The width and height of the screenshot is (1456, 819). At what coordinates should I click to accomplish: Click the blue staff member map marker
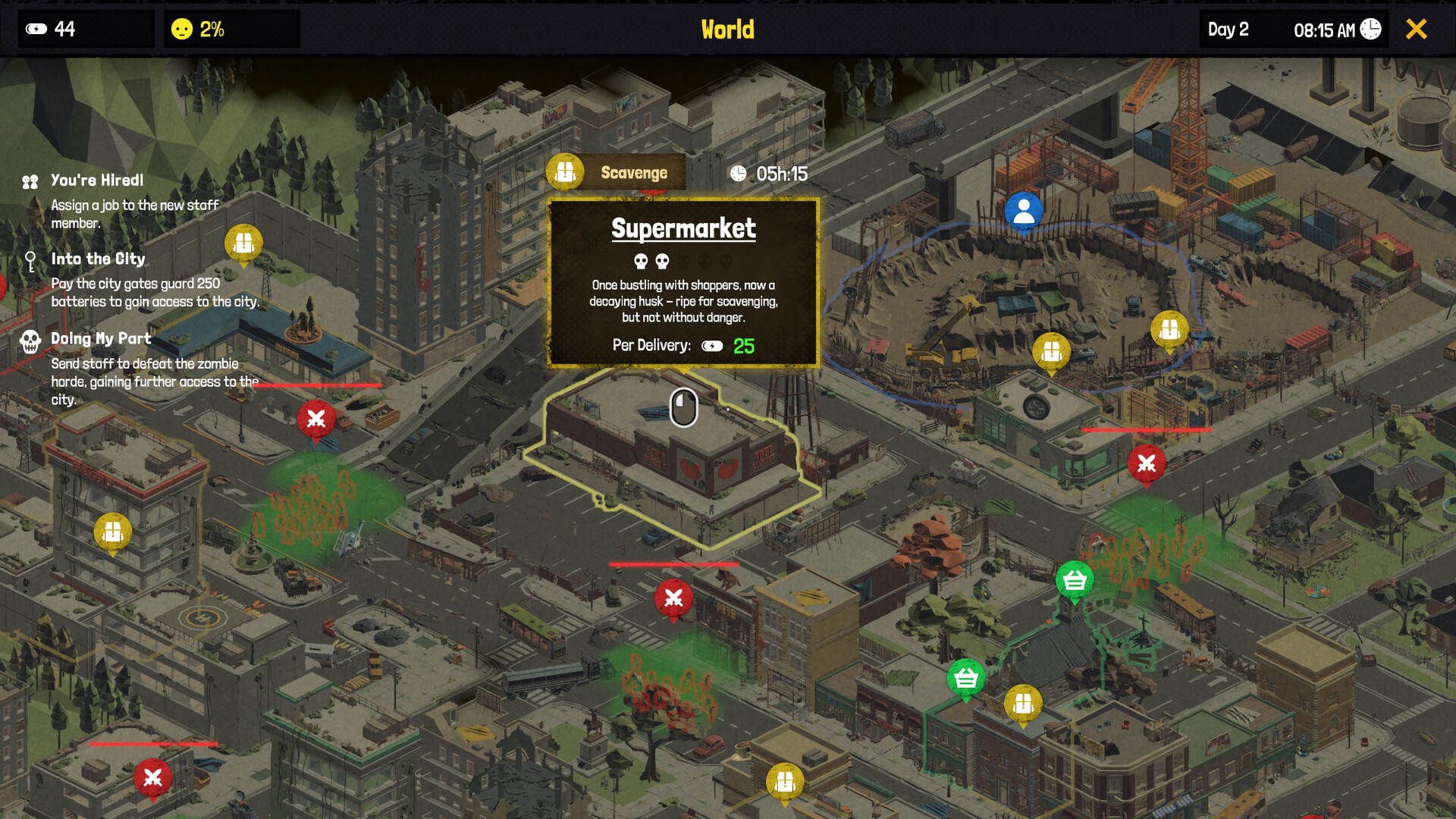tap(1023, 210)
